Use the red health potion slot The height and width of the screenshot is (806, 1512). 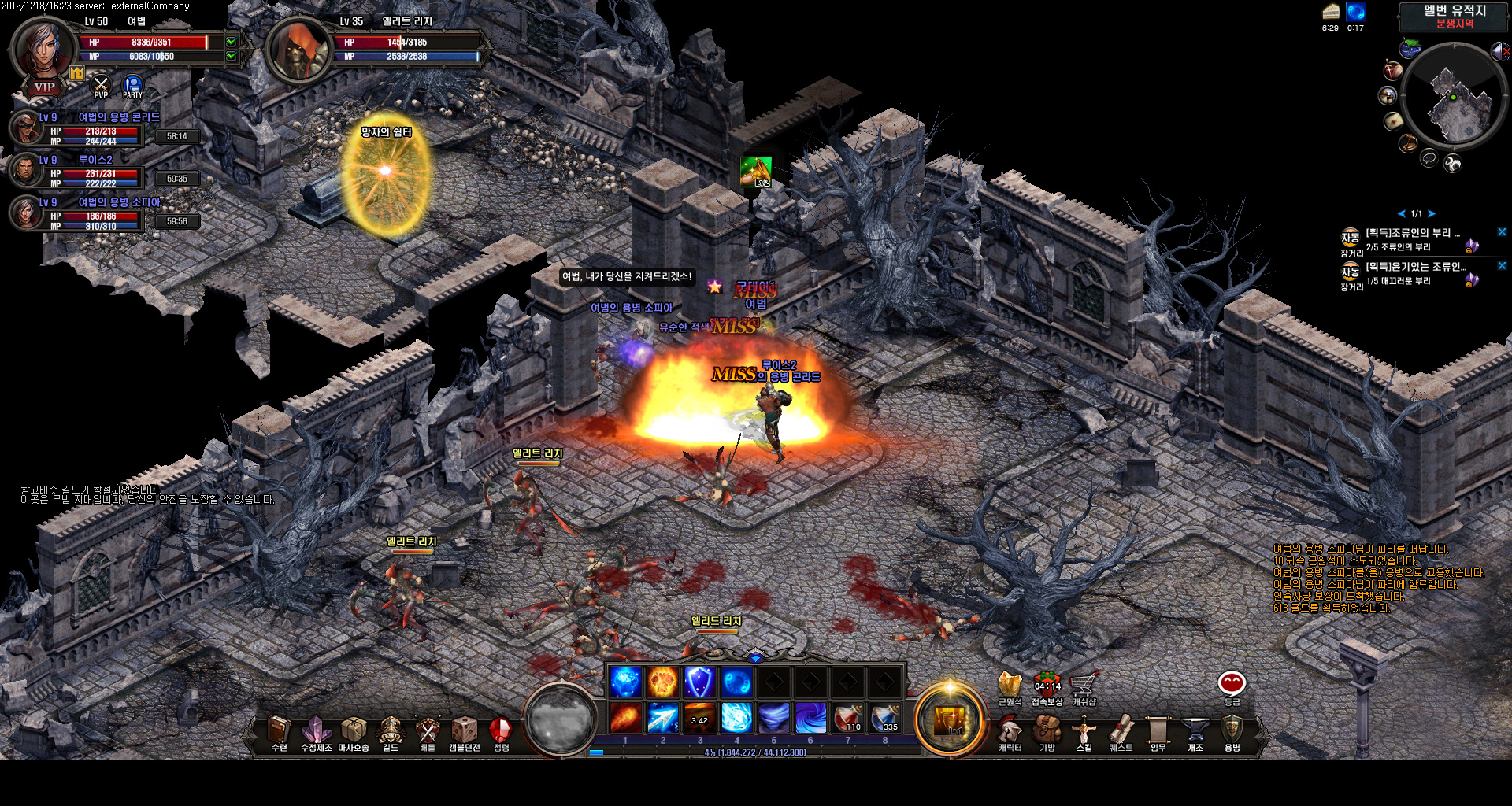tap(848, 717)
